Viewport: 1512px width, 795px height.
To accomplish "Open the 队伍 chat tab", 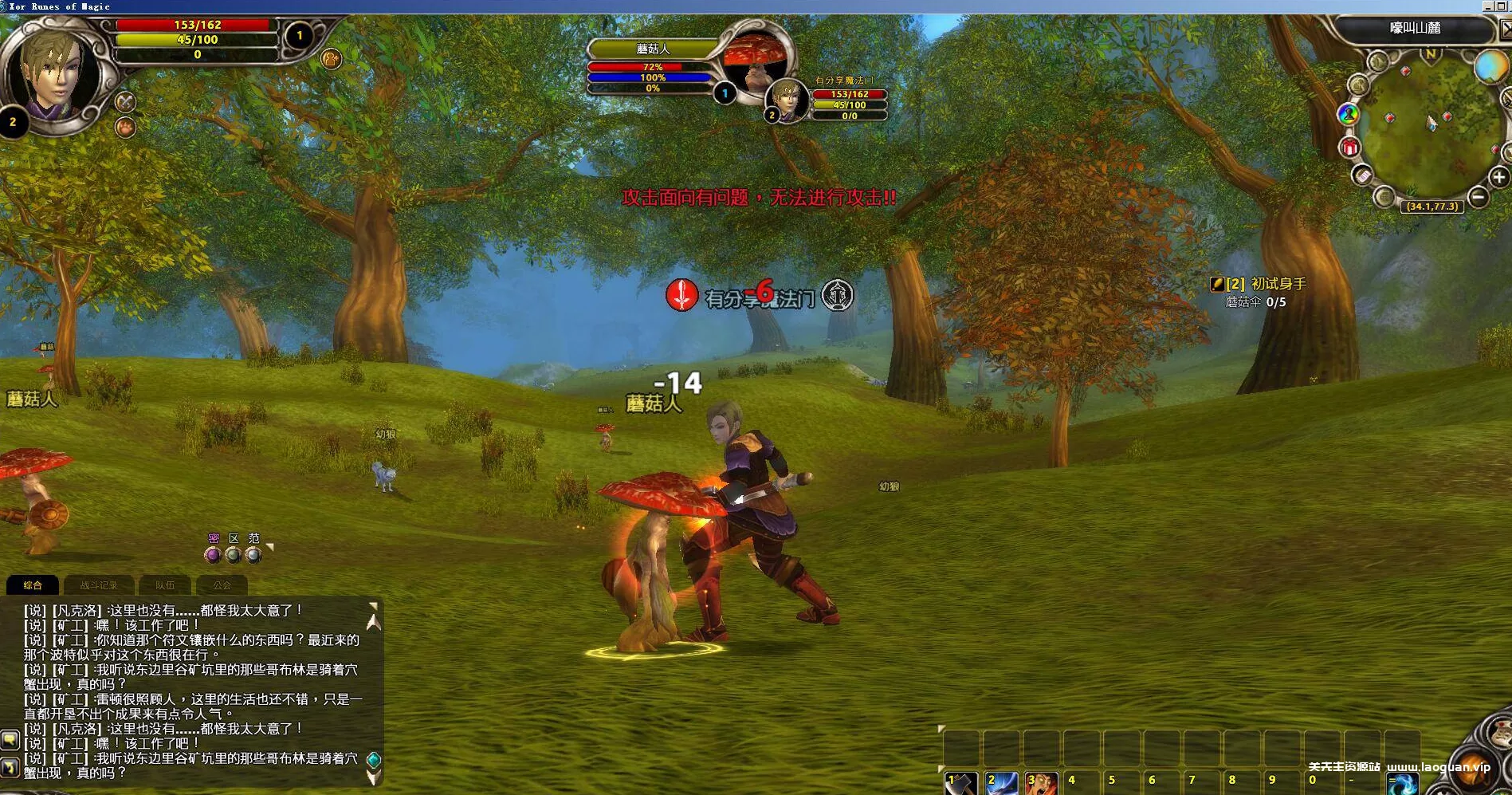I will [x=165, y=585].
